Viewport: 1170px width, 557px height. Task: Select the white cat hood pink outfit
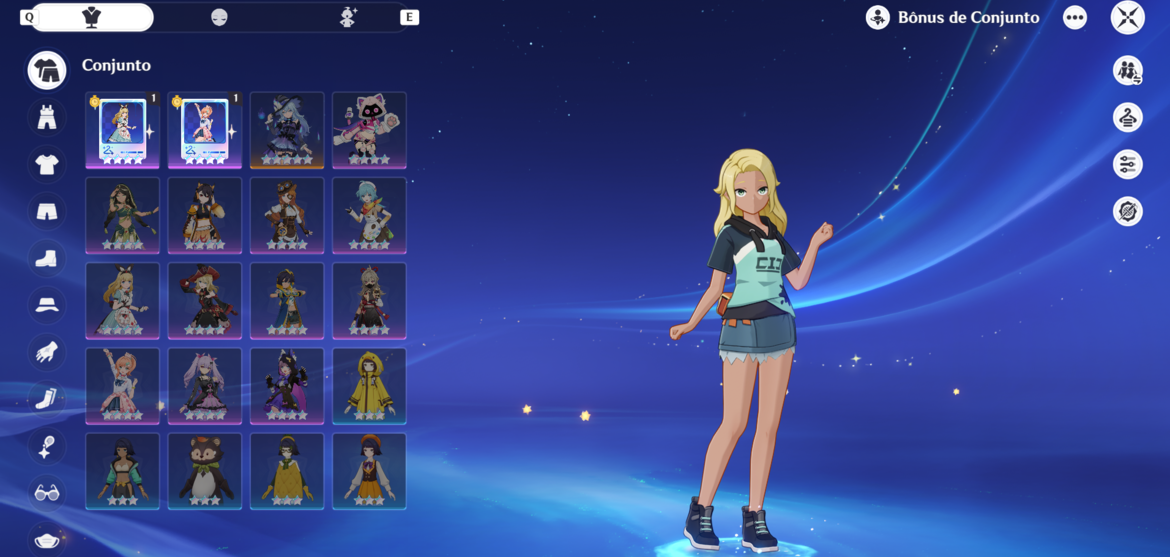coord(369,130)
